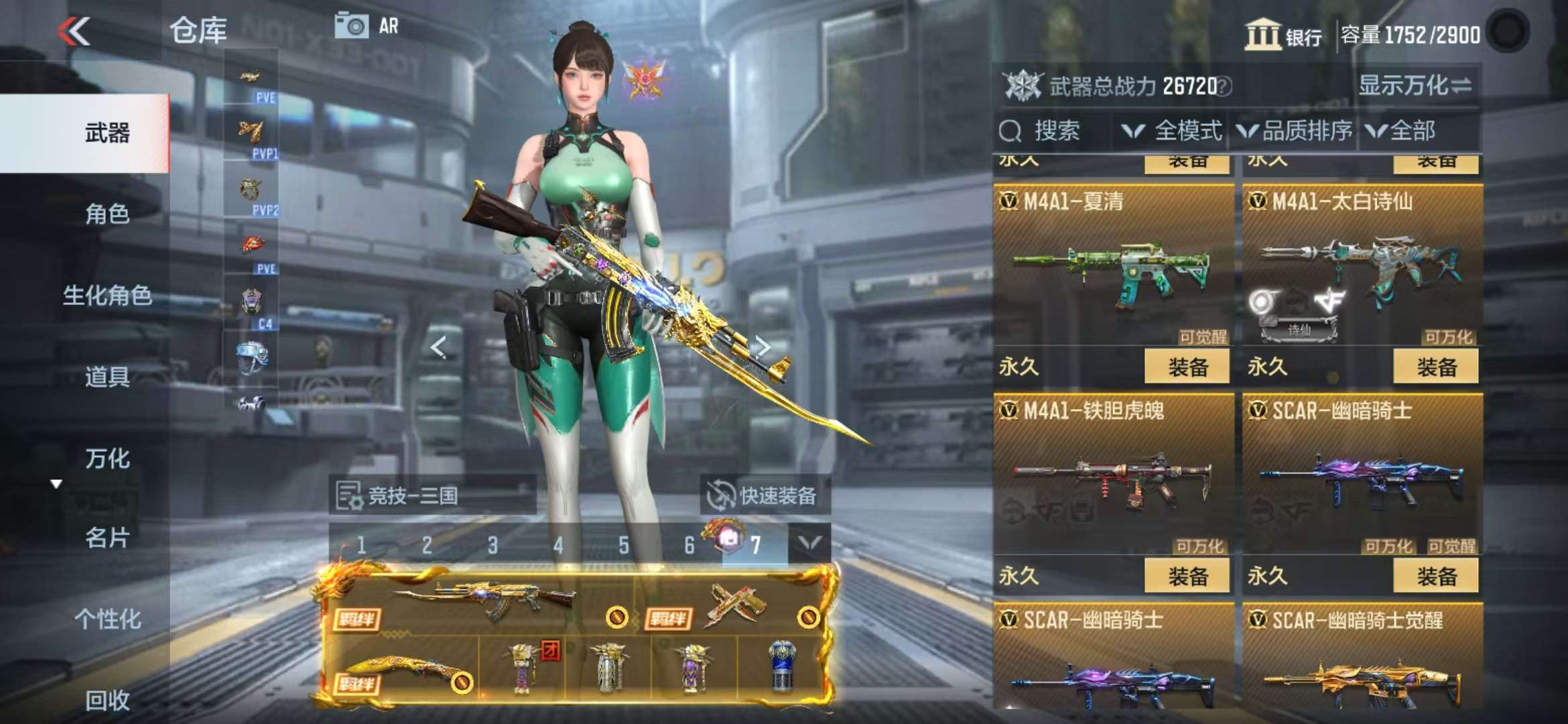The width and height of the screenshot is (1568, 724).
Task: Switch to the 个性化 tab
Action: pos(107,619)
